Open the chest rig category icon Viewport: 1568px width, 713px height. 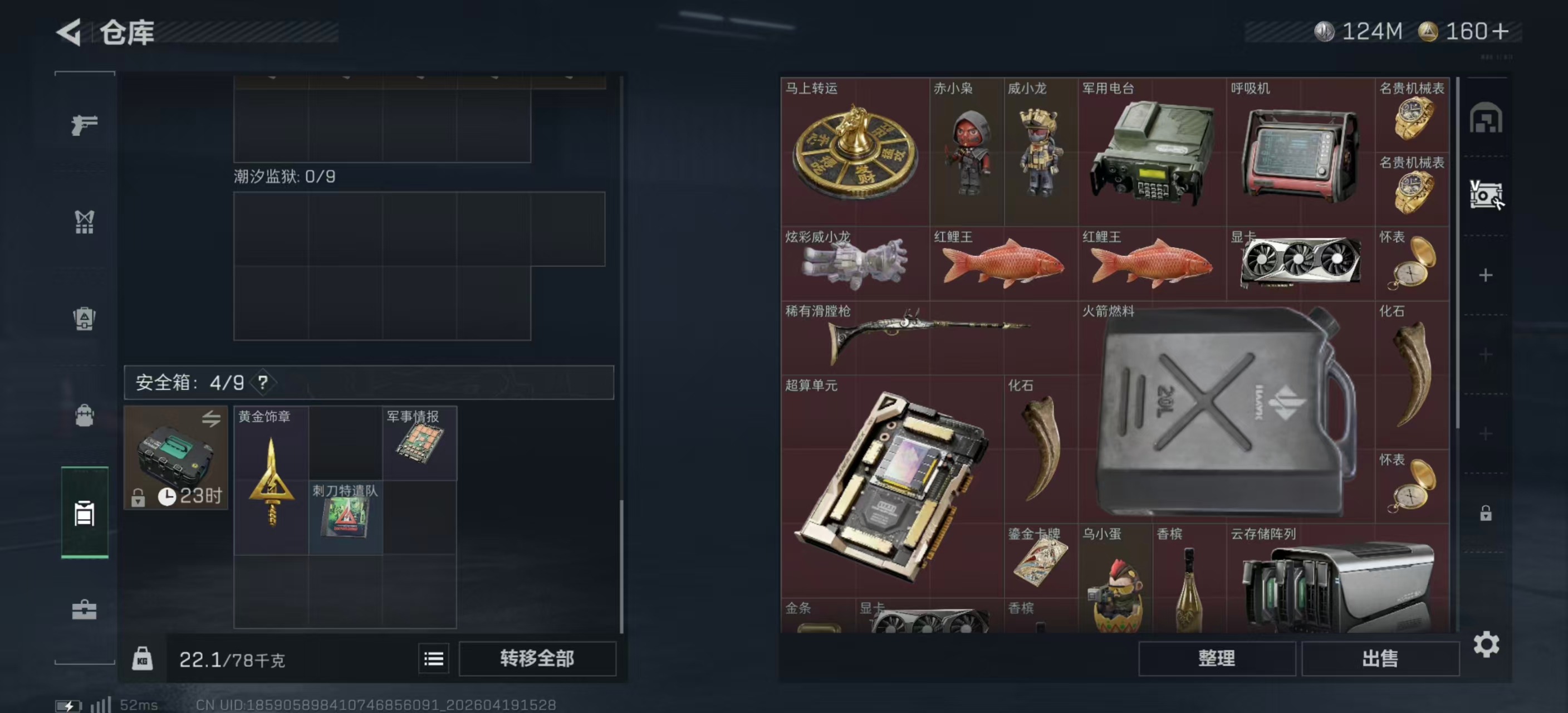click(85, 222)
